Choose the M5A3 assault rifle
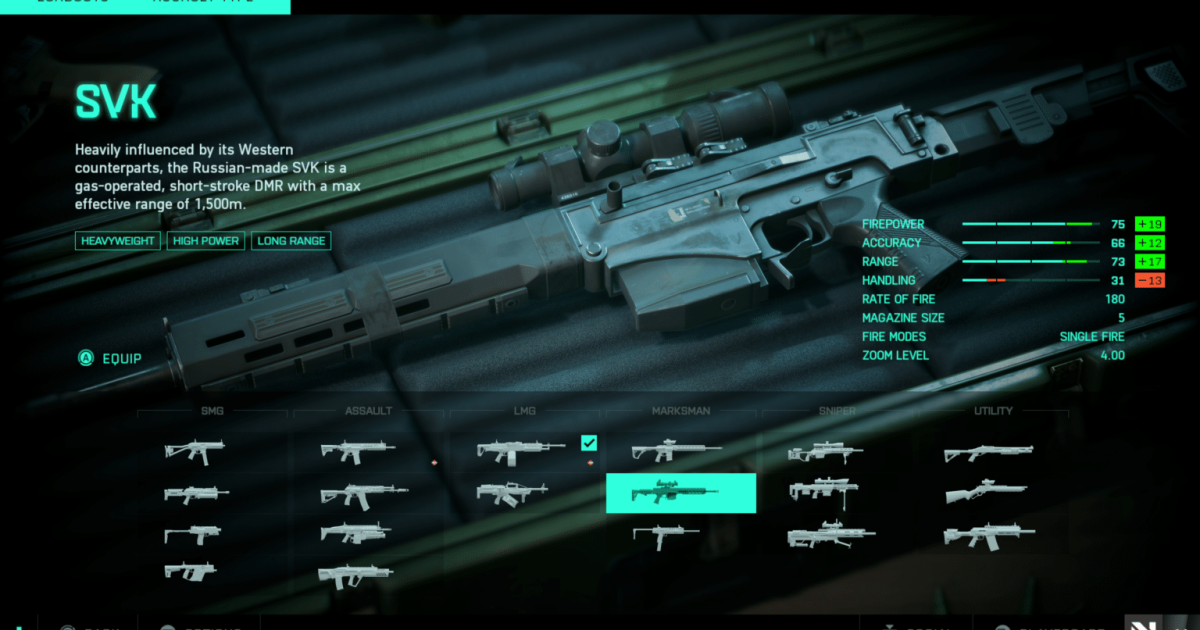The height and width of the screenshot is (630, 1200). click(357, 451)
